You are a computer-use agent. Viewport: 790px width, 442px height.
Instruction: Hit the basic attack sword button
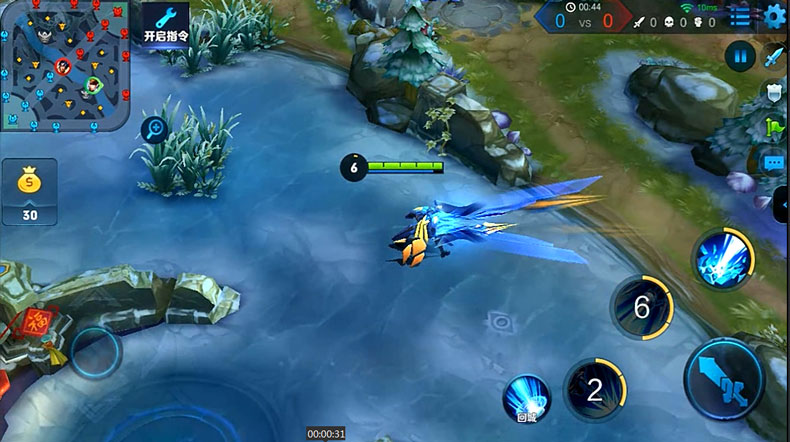(725, 379)
